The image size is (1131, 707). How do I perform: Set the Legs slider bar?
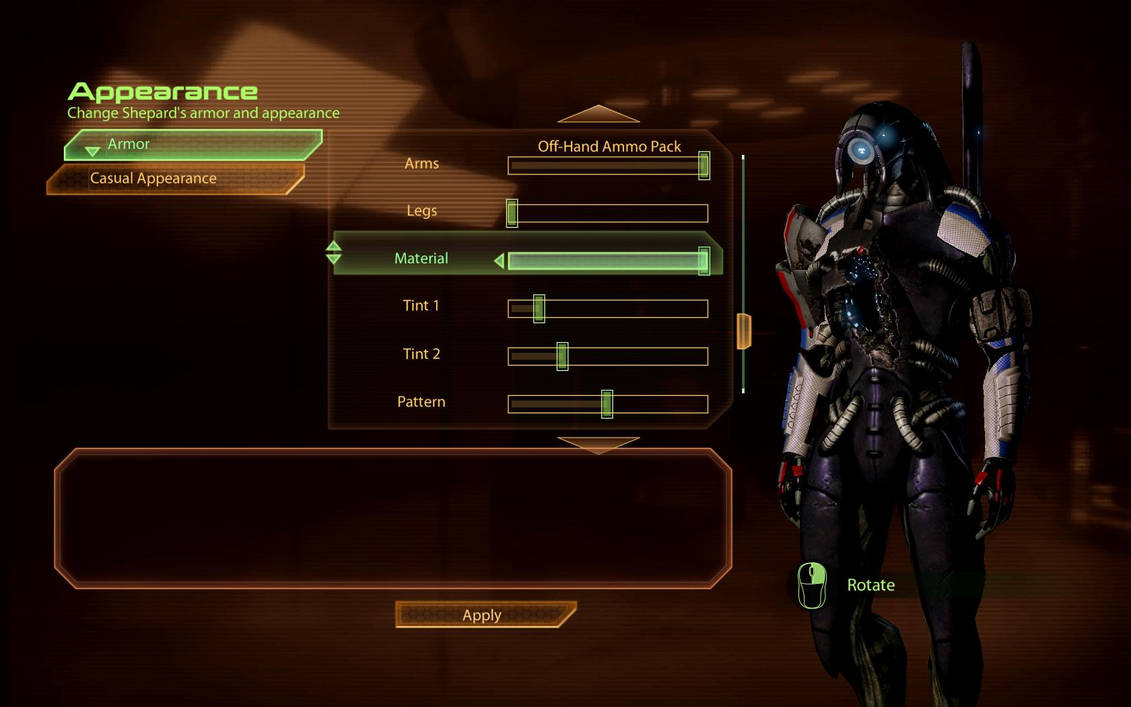click(x=607, y=213)
